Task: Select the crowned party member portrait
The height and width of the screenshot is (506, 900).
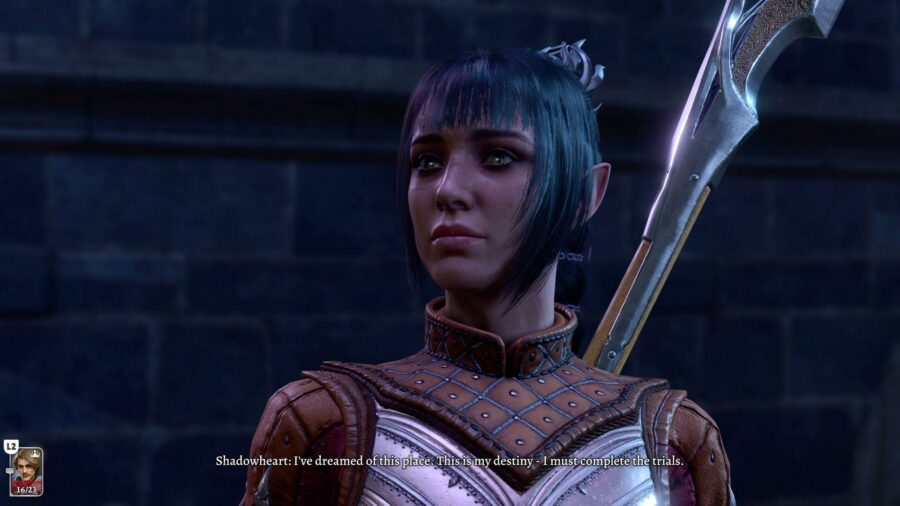Action: coord(26,470)
